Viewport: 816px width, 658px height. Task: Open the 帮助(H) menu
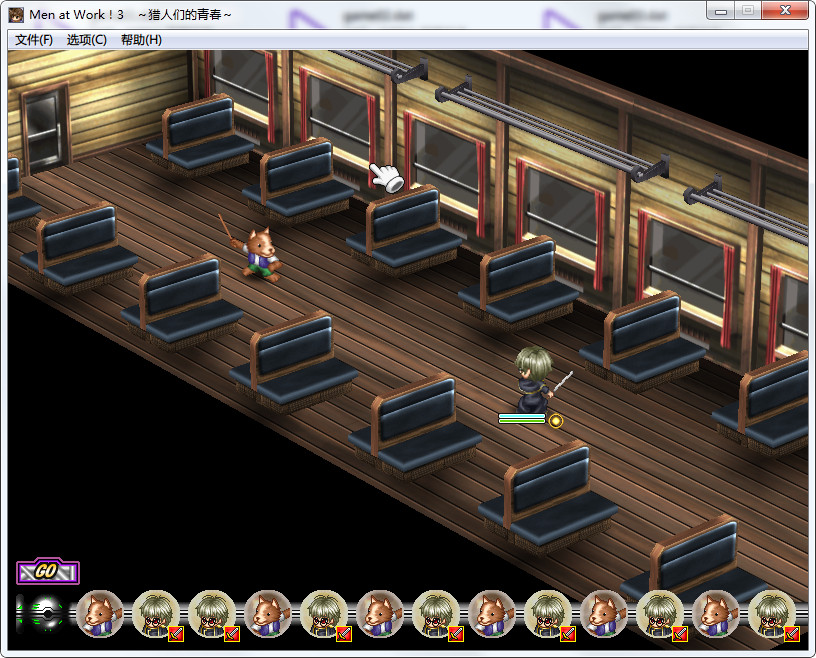[x=141, y=40]
